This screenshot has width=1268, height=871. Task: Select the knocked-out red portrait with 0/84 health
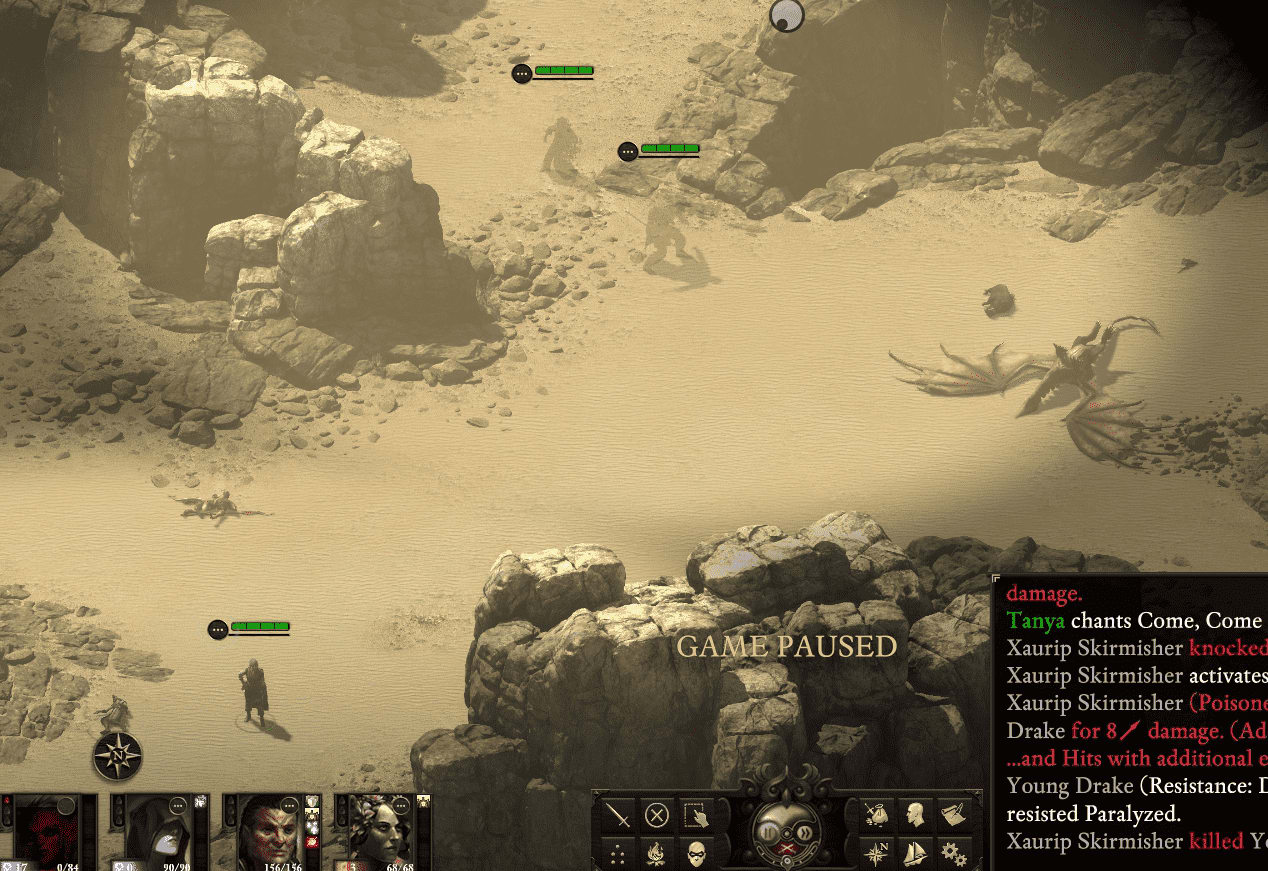[49, 832]
